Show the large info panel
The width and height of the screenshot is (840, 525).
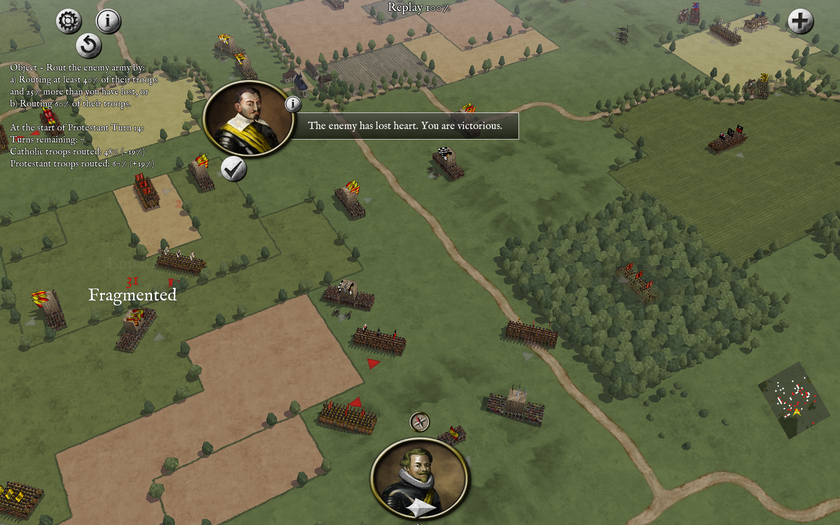coord(108,20)
